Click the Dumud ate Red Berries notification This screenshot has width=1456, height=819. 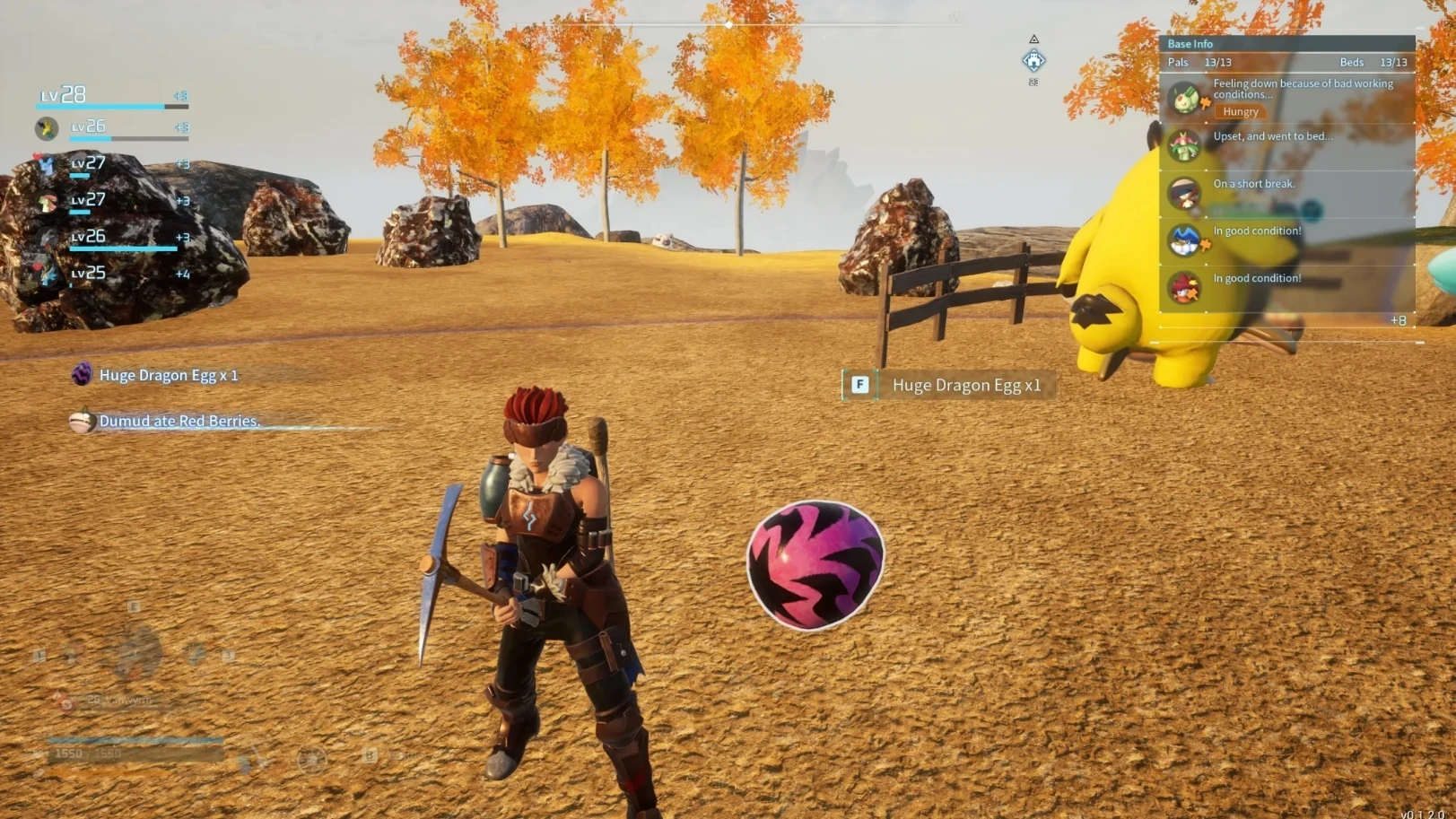[179, 421]
